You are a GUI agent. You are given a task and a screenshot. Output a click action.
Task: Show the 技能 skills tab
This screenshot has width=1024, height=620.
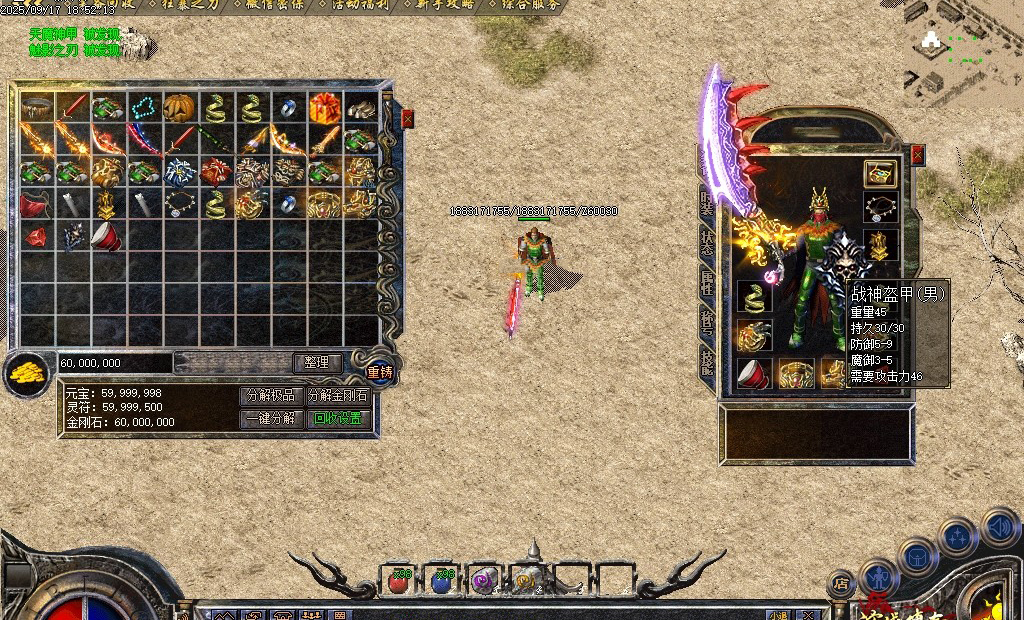[x=707, y=362]
